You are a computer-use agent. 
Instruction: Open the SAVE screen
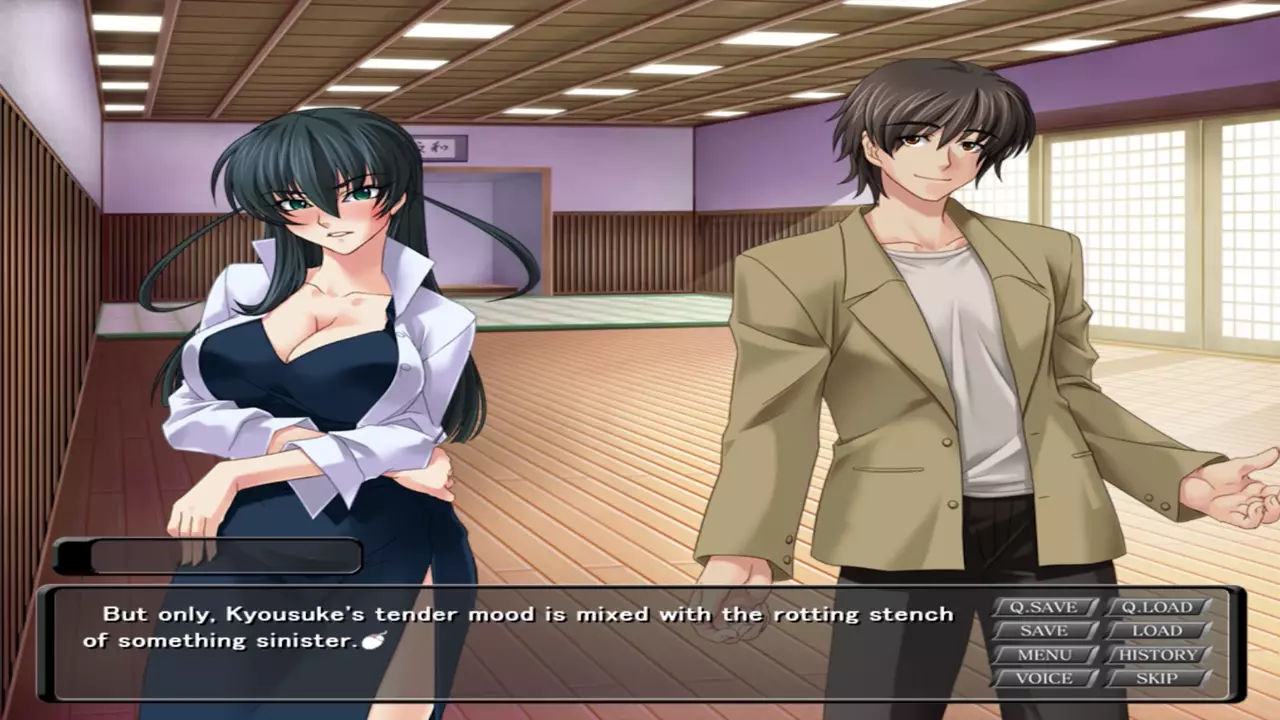1043,631
